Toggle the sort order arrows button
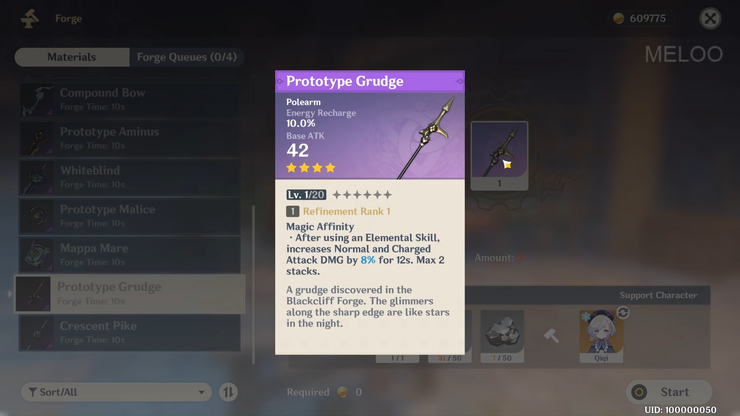This screenshot has height=416, width=740. (x=229, y=392)
